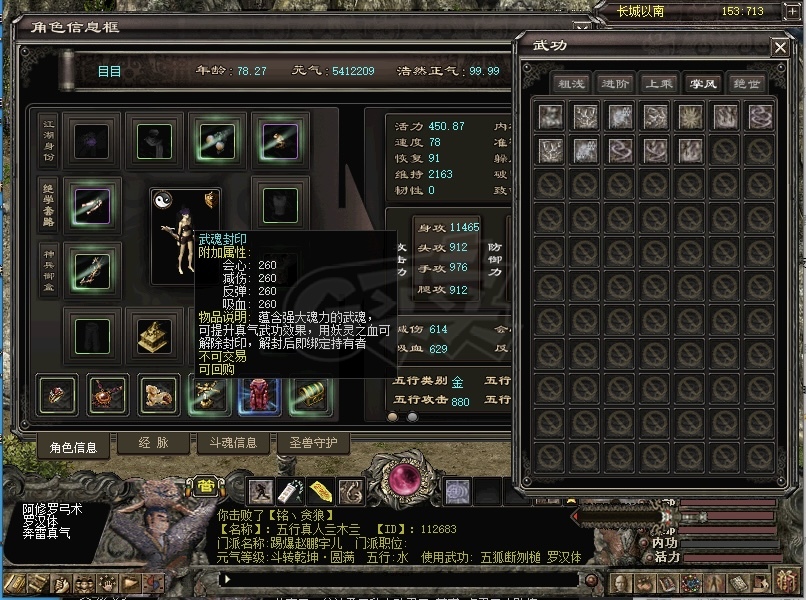Select the red ring equipment slot

pyautogui.click(x=57, y=396)
